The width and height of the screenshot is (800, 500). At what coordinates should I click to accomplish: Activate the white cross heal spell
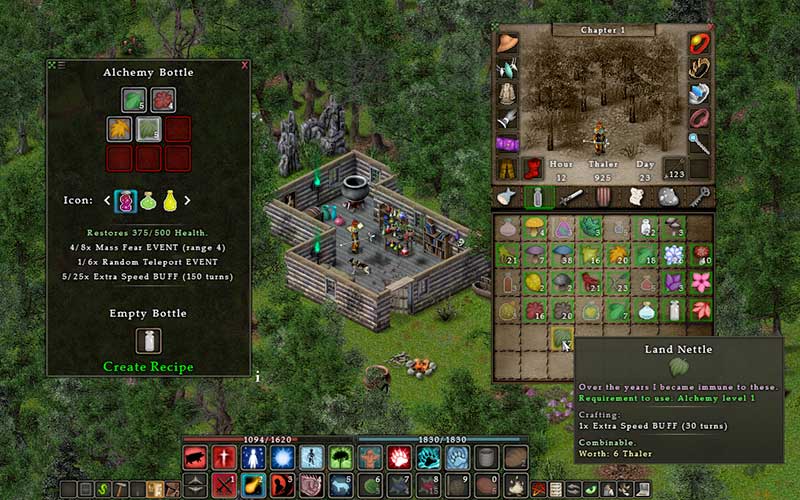coord(223,458)
